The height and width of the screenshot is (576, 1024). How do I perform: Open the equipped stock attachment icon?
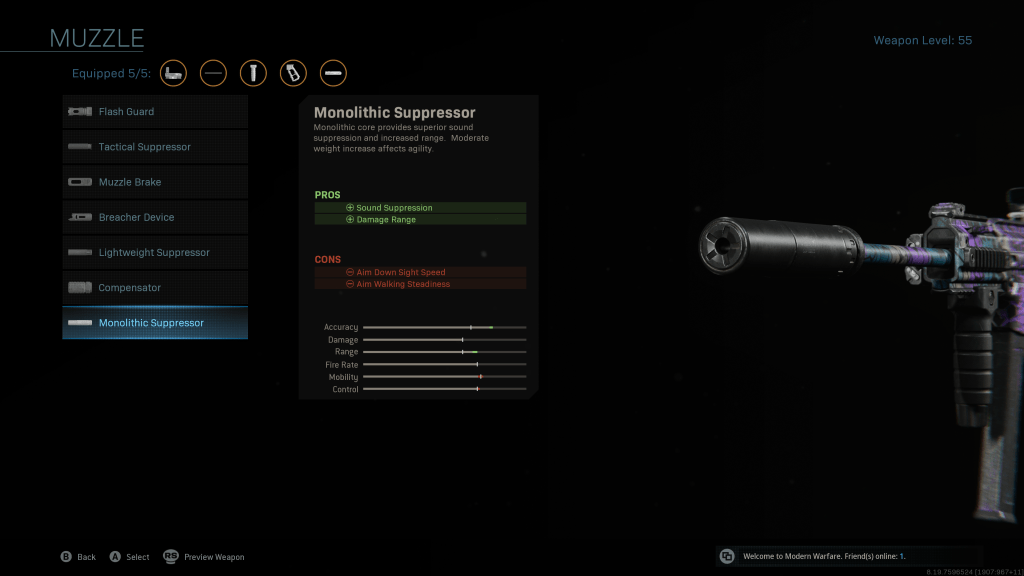(173, 73)
